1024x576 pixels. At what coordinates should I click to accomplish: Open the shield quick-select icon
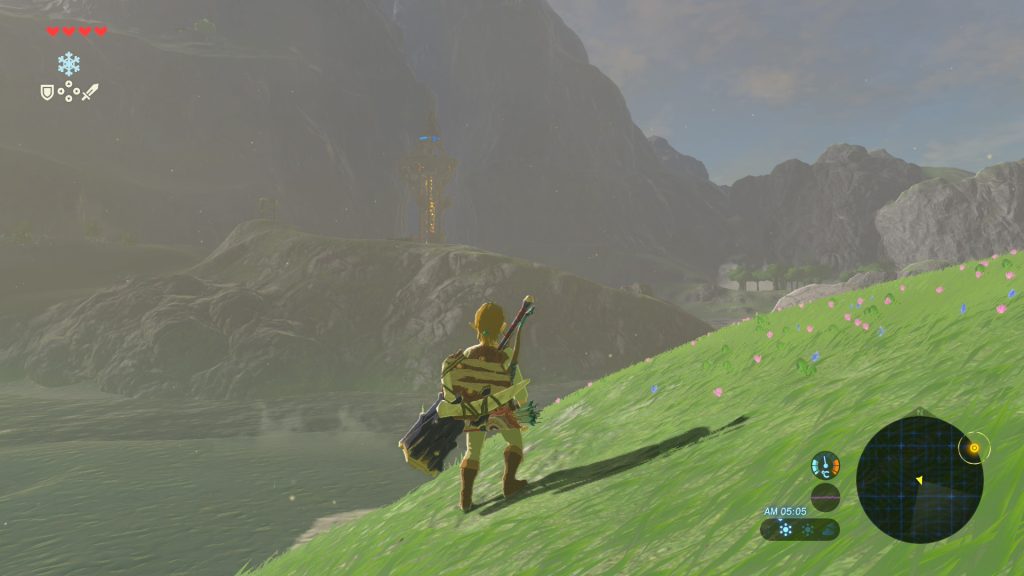46,92
